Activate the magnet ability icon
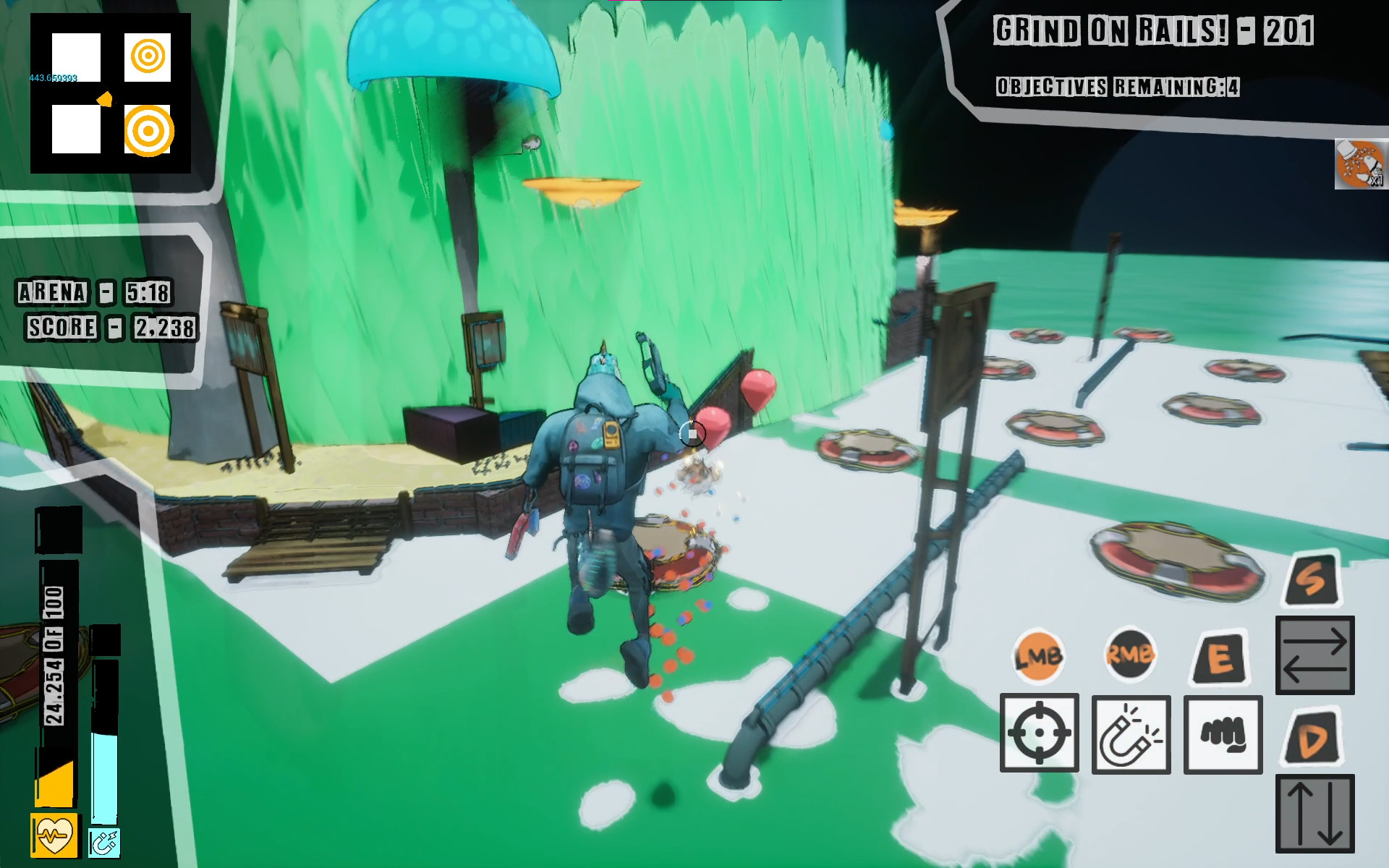1389x868 pixels. pos(1131,733)
